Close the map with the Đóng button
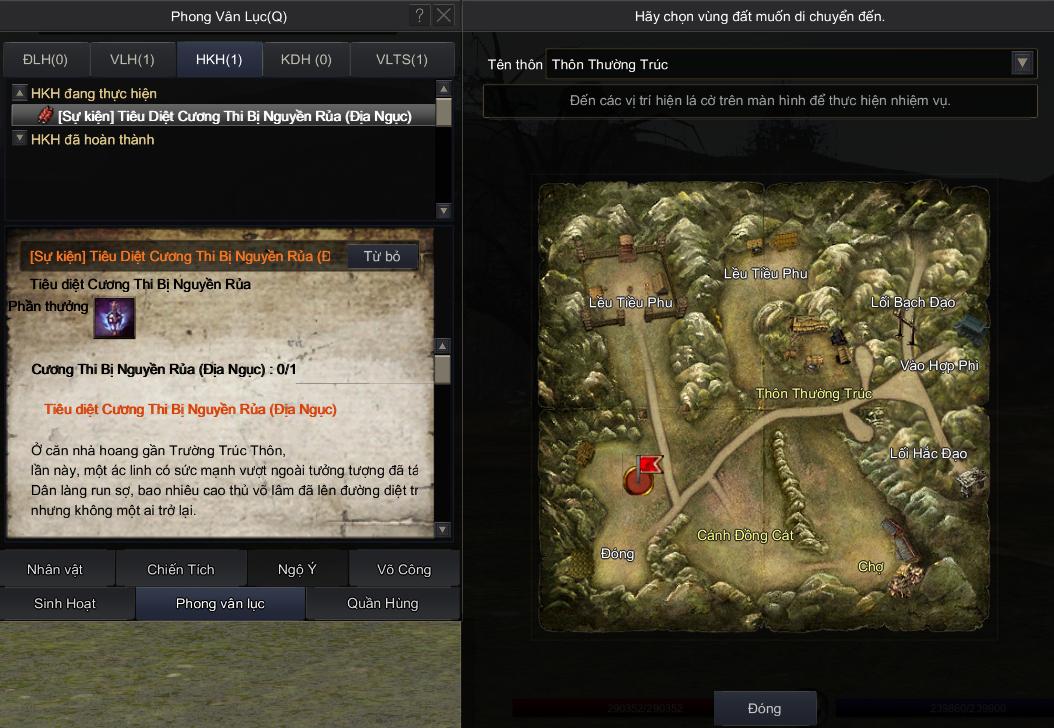Screen dimensions: 1054x728 point(764,708)
